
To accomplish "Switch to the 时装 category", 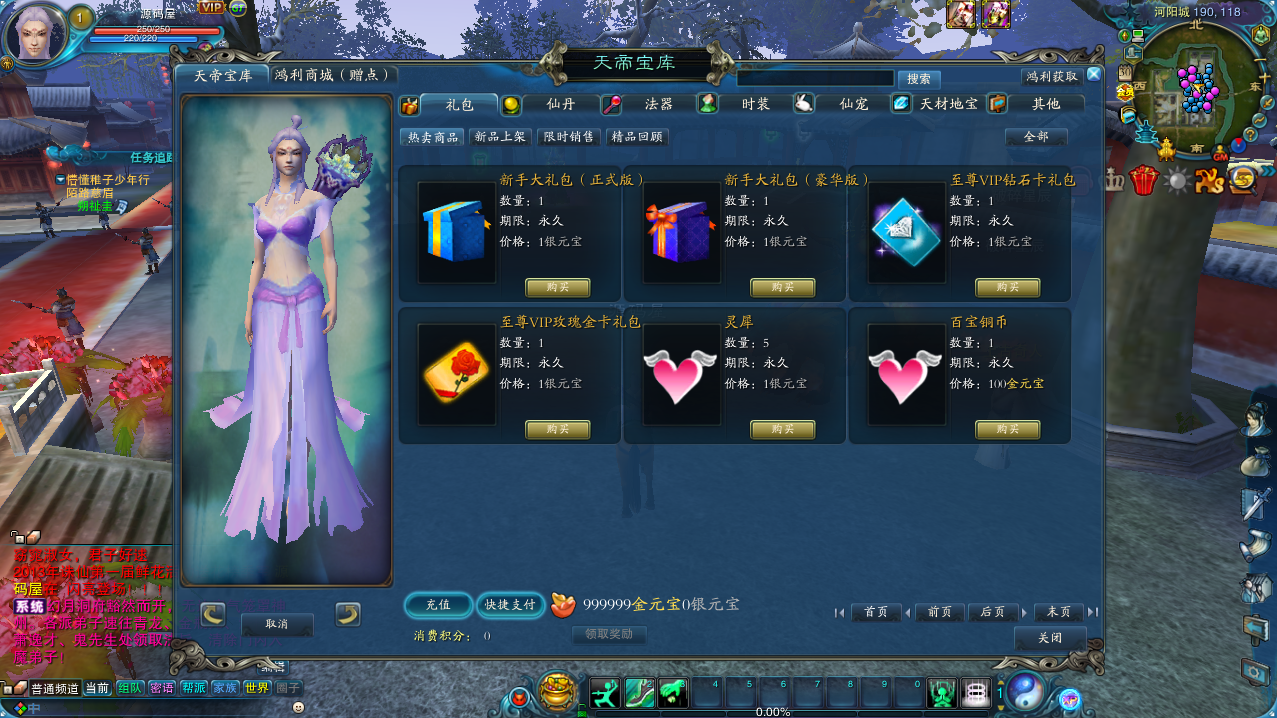I will coord(755,104).
